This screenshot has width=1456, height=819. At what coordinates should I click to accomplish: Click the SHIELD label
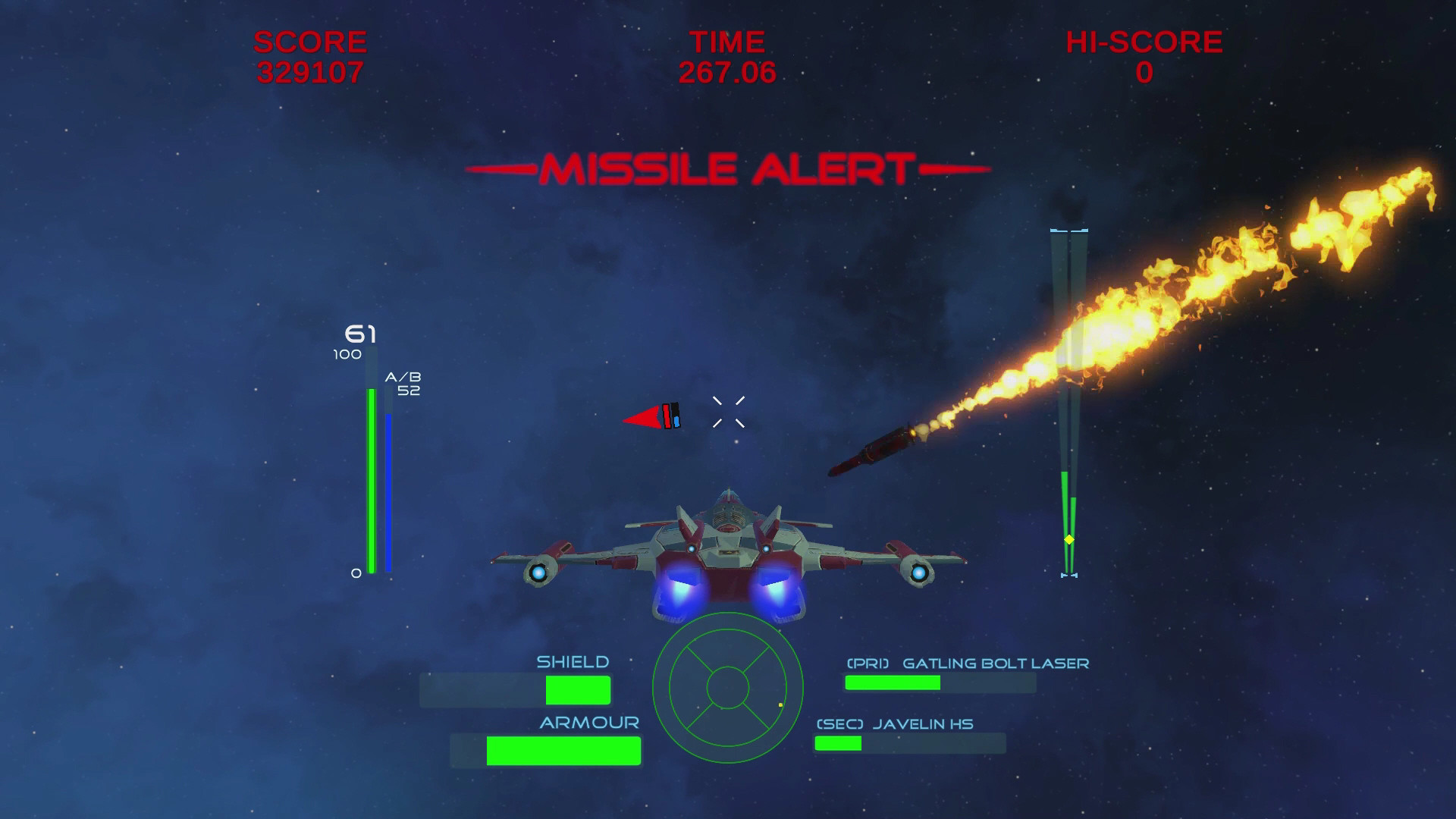573,661
